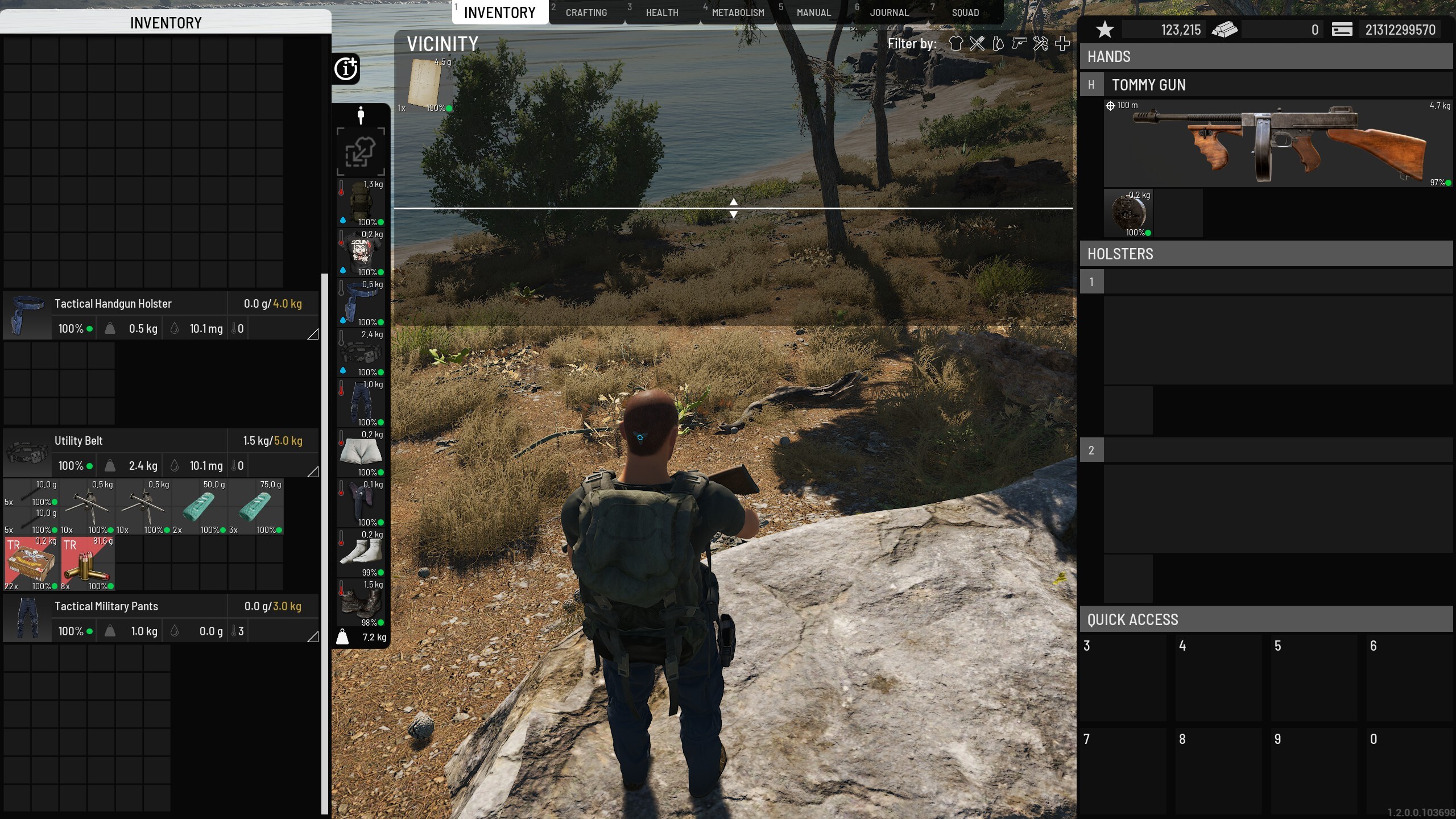Switch to the Crafting tab

(x=586, y=13)
